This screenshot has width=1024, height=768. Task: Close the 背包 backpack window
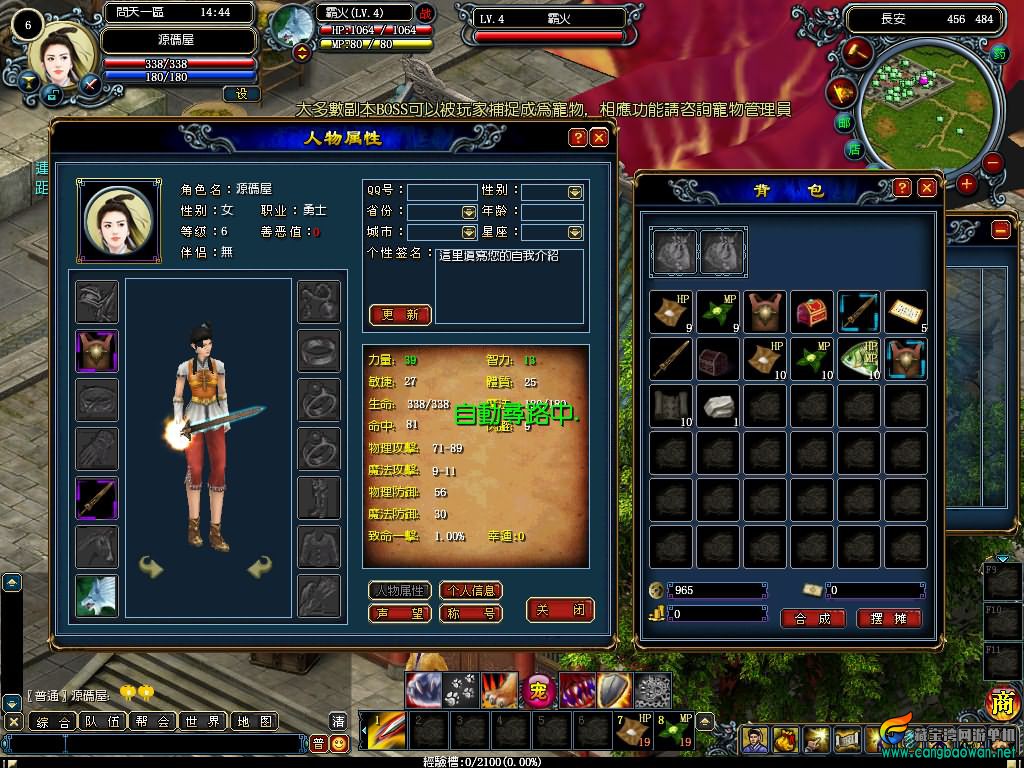pos(927,188)
